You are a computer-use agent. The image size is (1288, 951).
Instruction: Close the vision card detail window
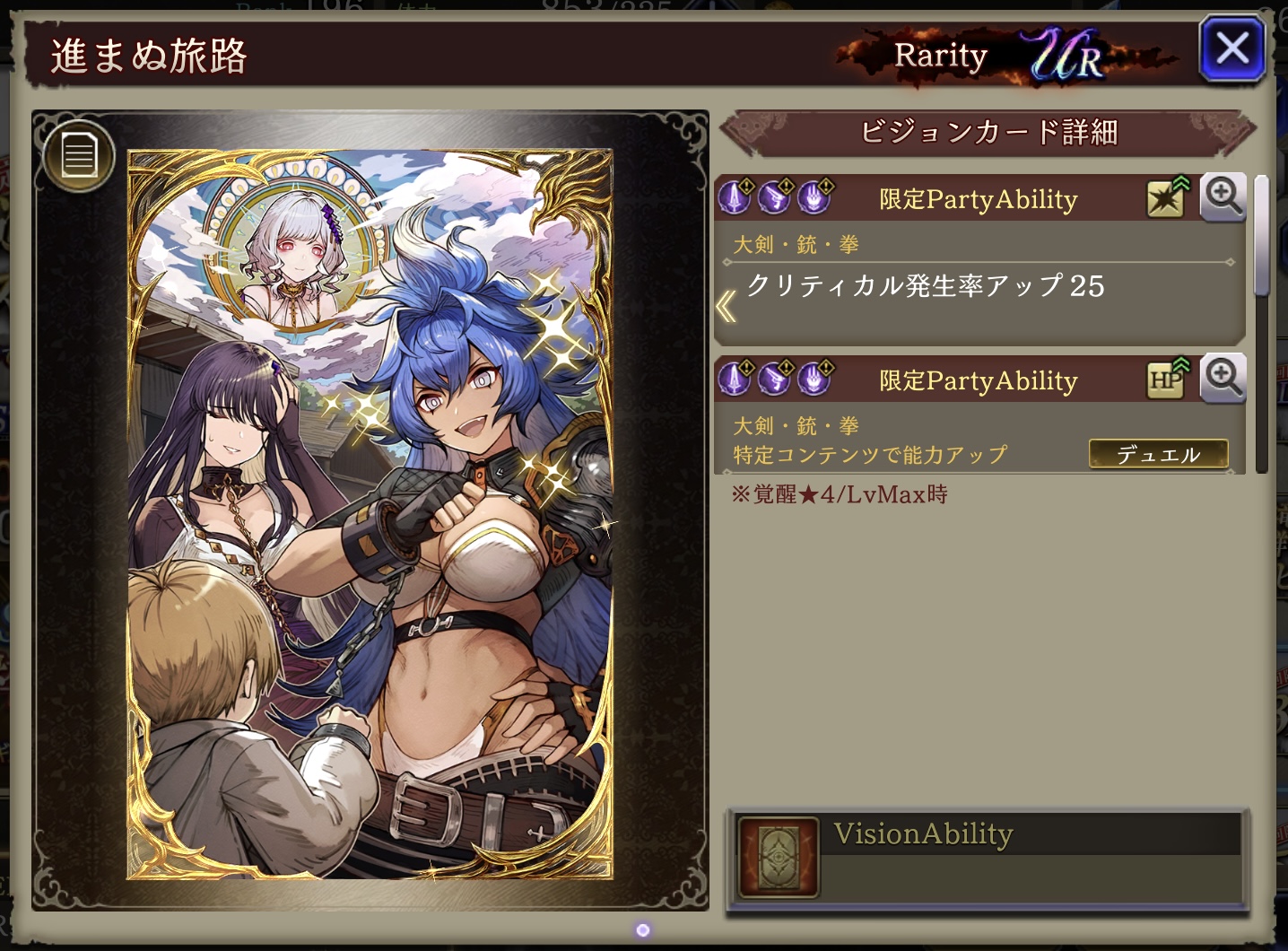pos(1231,48)
